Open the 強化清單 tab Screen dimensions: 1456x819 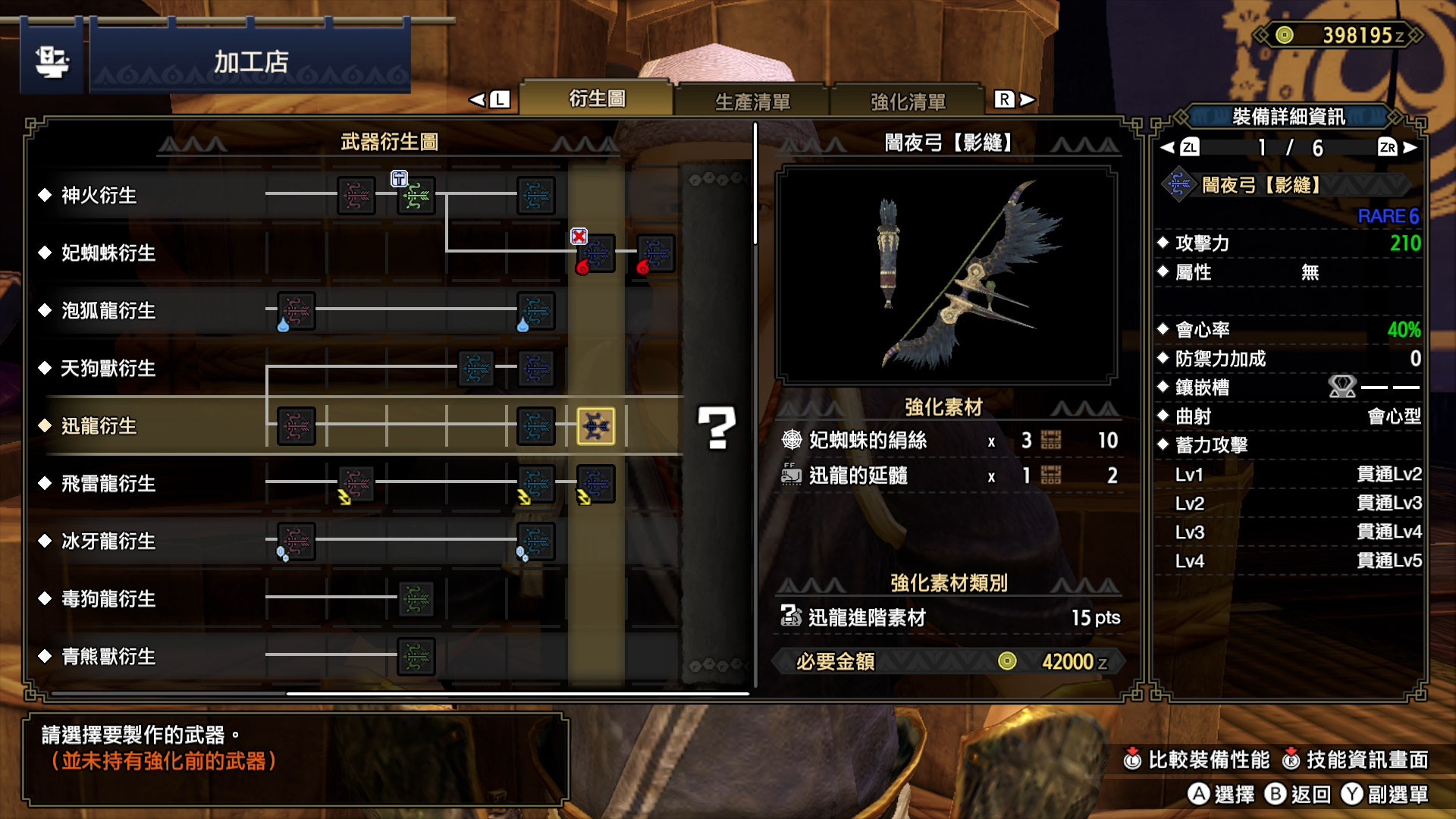(908, 101)
